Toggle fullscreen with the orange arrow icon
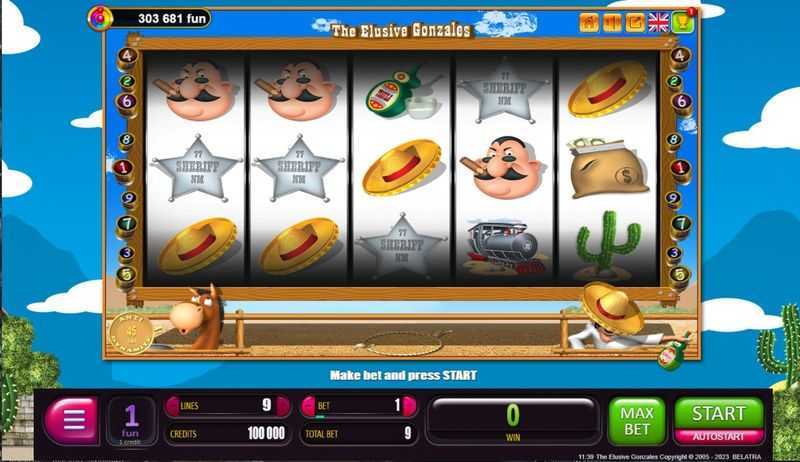Screen dimensions: 800x462 click(x=635, y=22)
